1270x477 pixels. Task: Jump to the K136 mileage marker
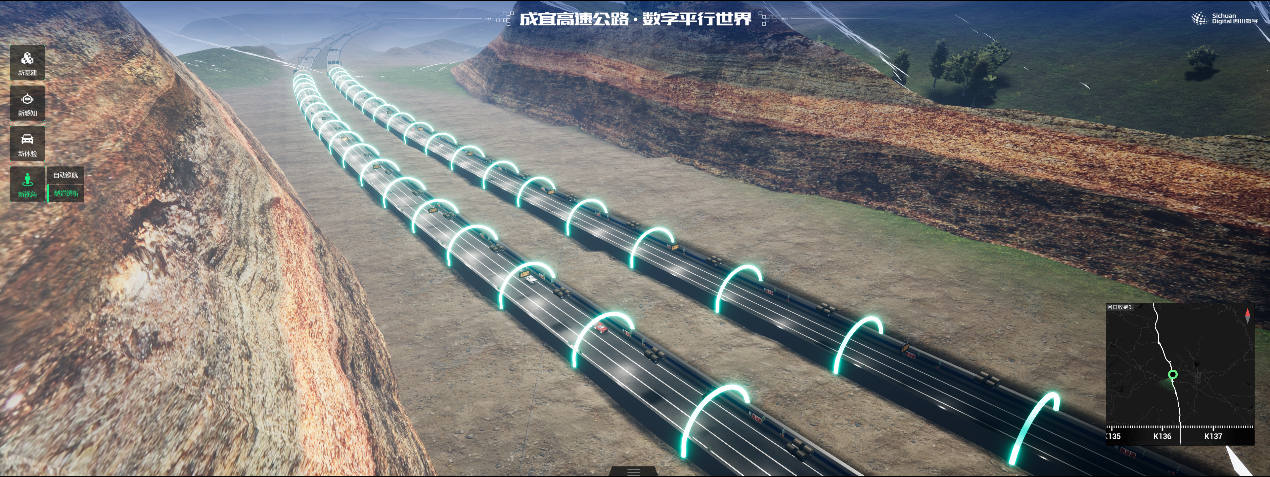tap(1162, 436)
